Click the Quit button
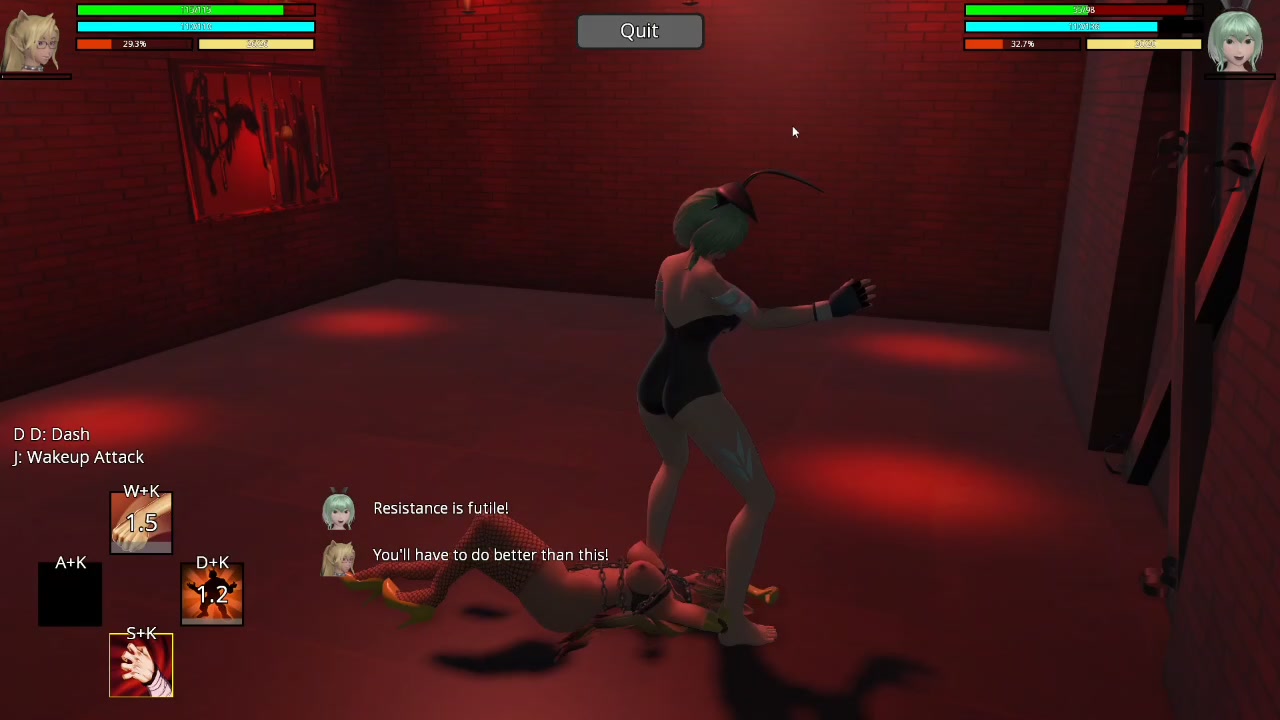 (x=640, y=31)
